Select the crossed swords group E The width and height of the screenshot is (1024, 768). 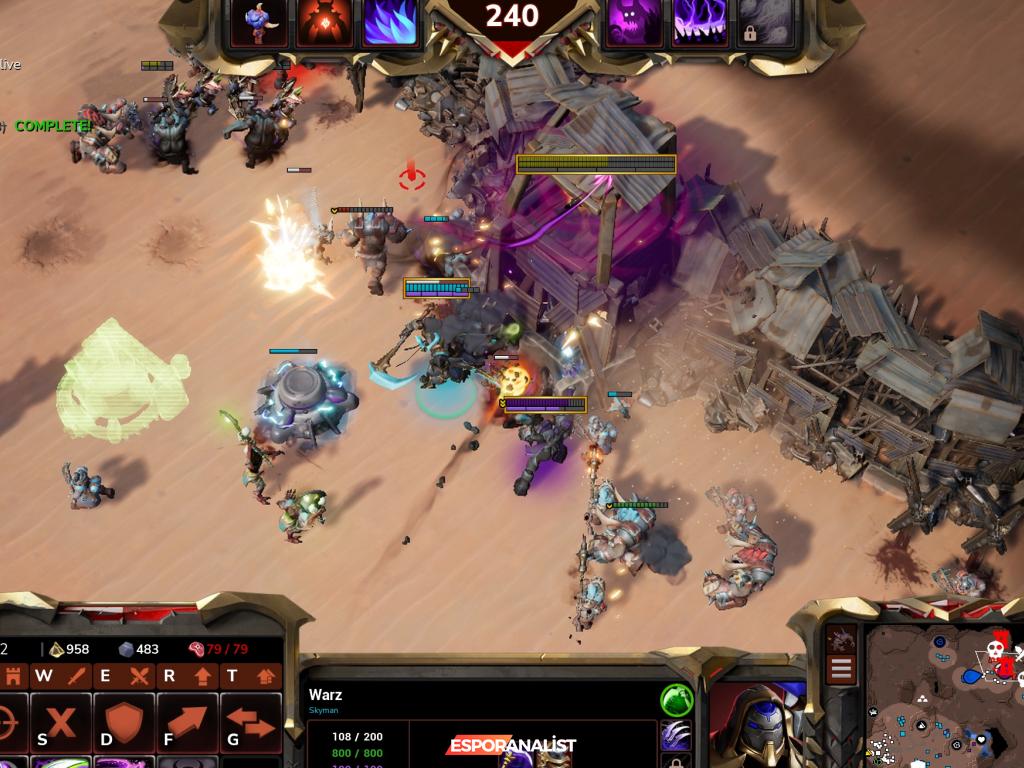[124, 676]
